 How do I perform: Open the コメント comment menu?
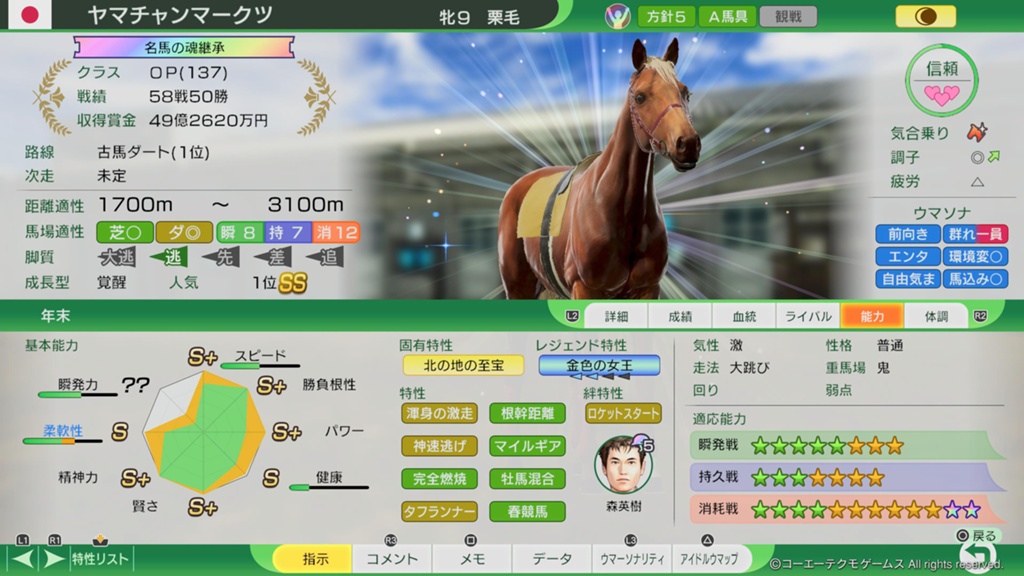tap(392, 559)
